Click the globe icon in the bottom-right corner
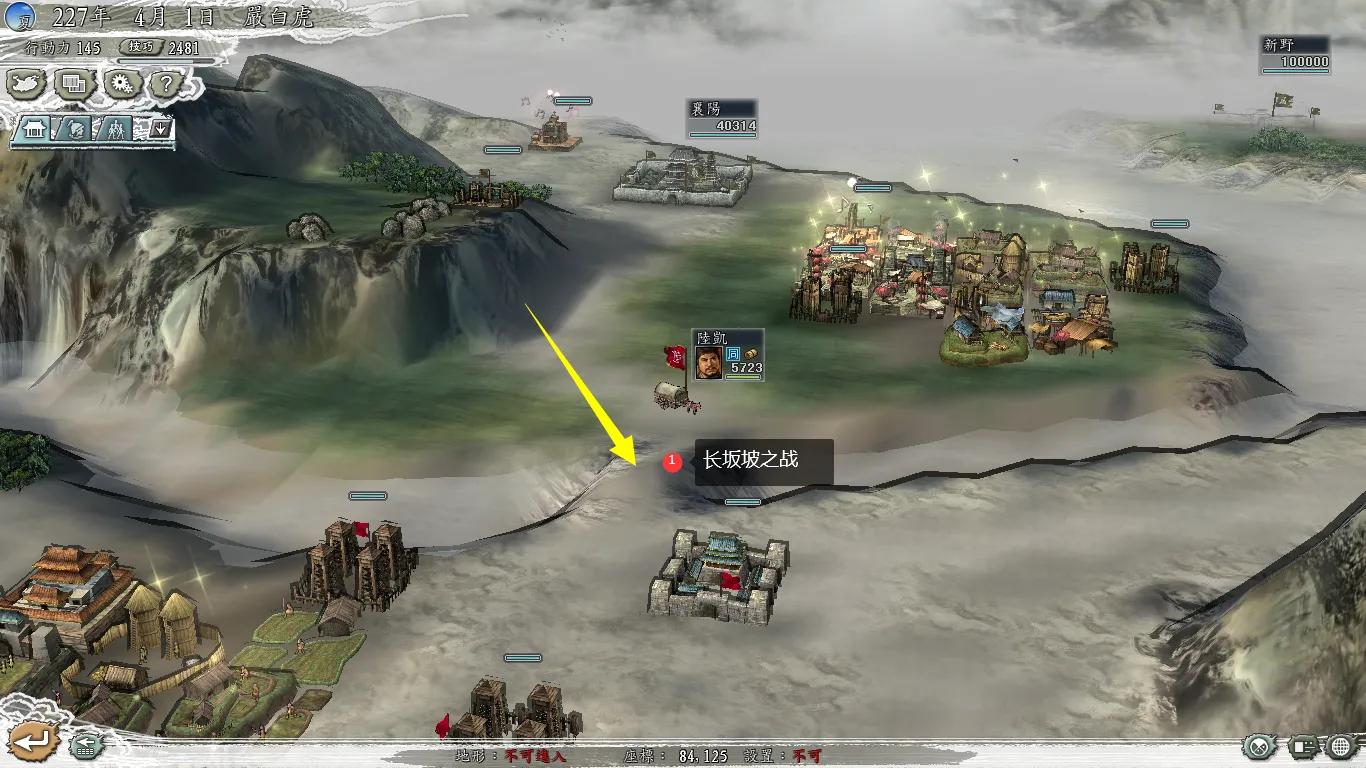This screenshot has width=1366, height=768. [x=1340, y=745]
